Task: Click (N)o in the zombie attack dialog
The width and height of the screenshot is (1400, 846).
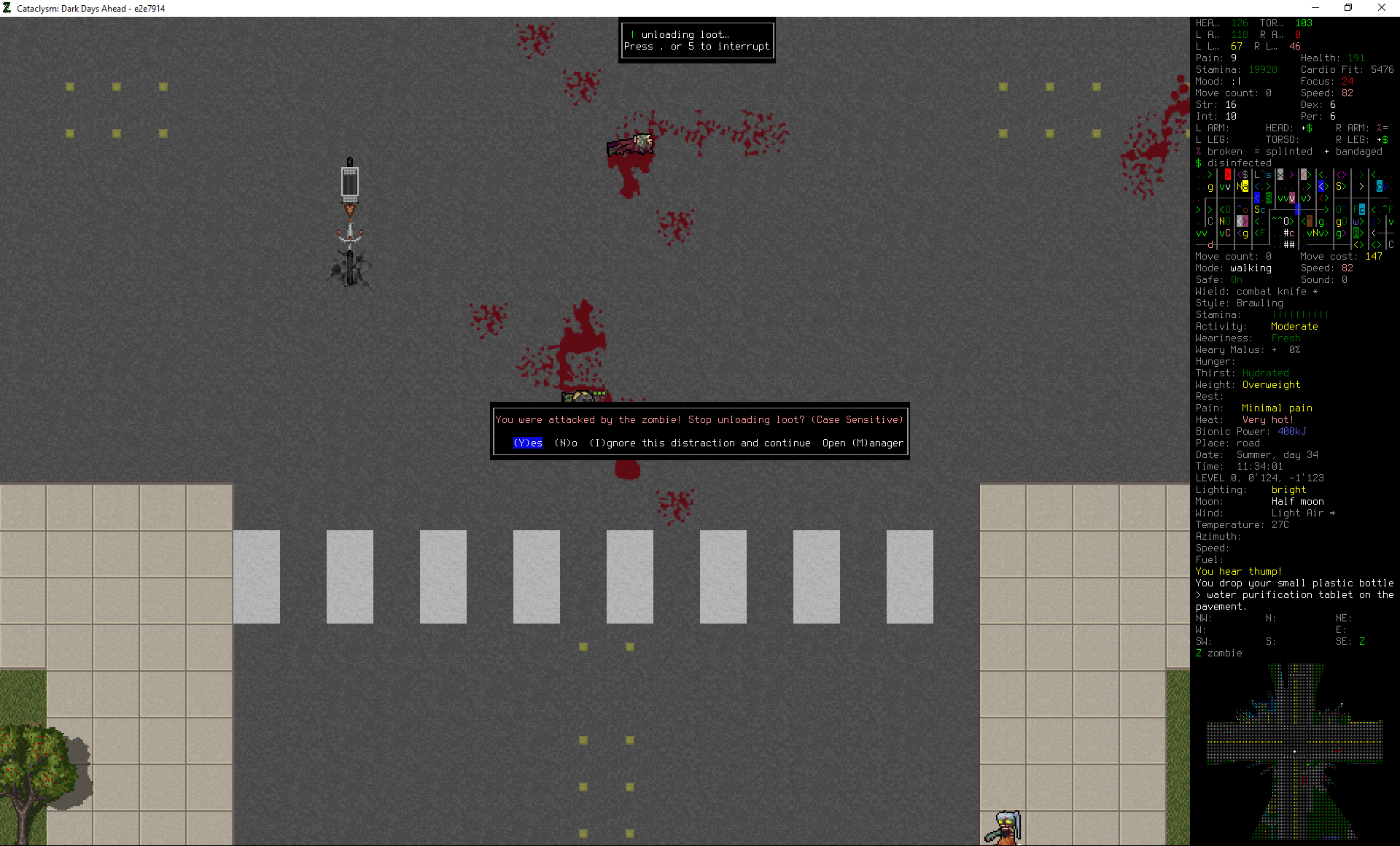Action: tap(564, 443)
